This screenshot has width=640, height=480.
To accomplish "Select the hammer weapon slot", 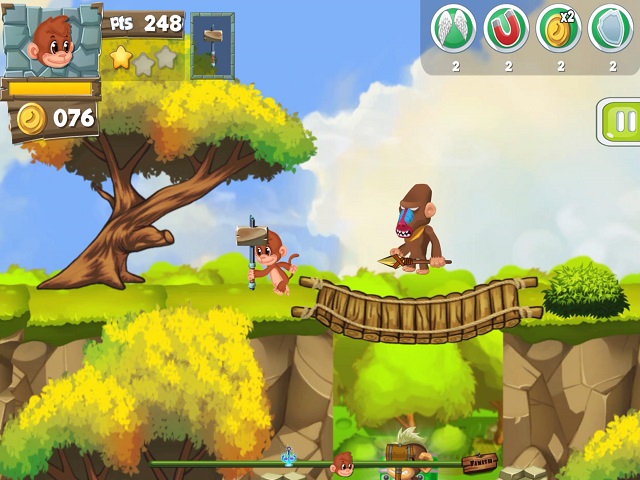I will coord(212,46).
